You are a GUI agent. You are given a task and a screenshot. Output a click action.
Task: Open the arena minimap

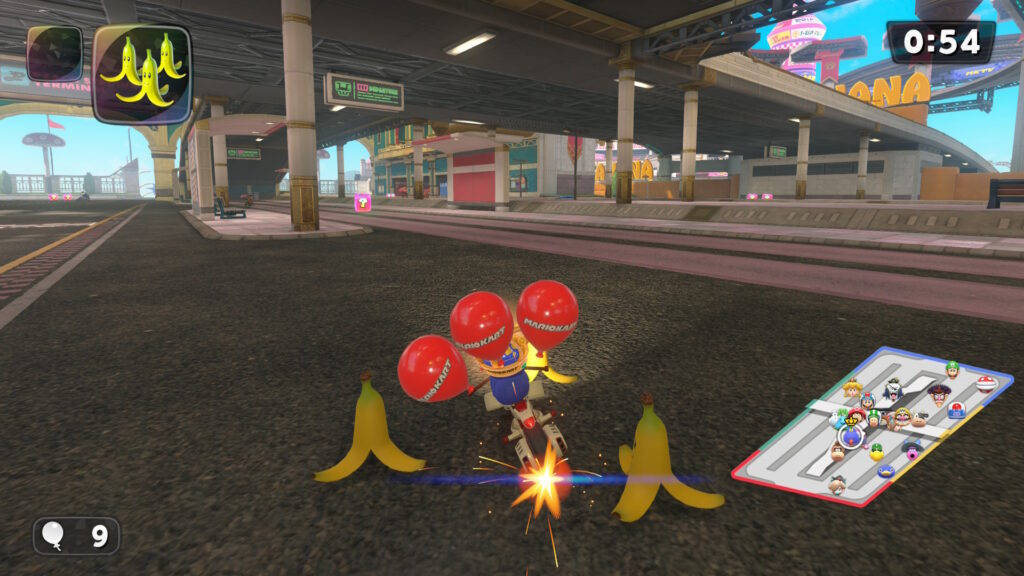click(x=872, y=426)
